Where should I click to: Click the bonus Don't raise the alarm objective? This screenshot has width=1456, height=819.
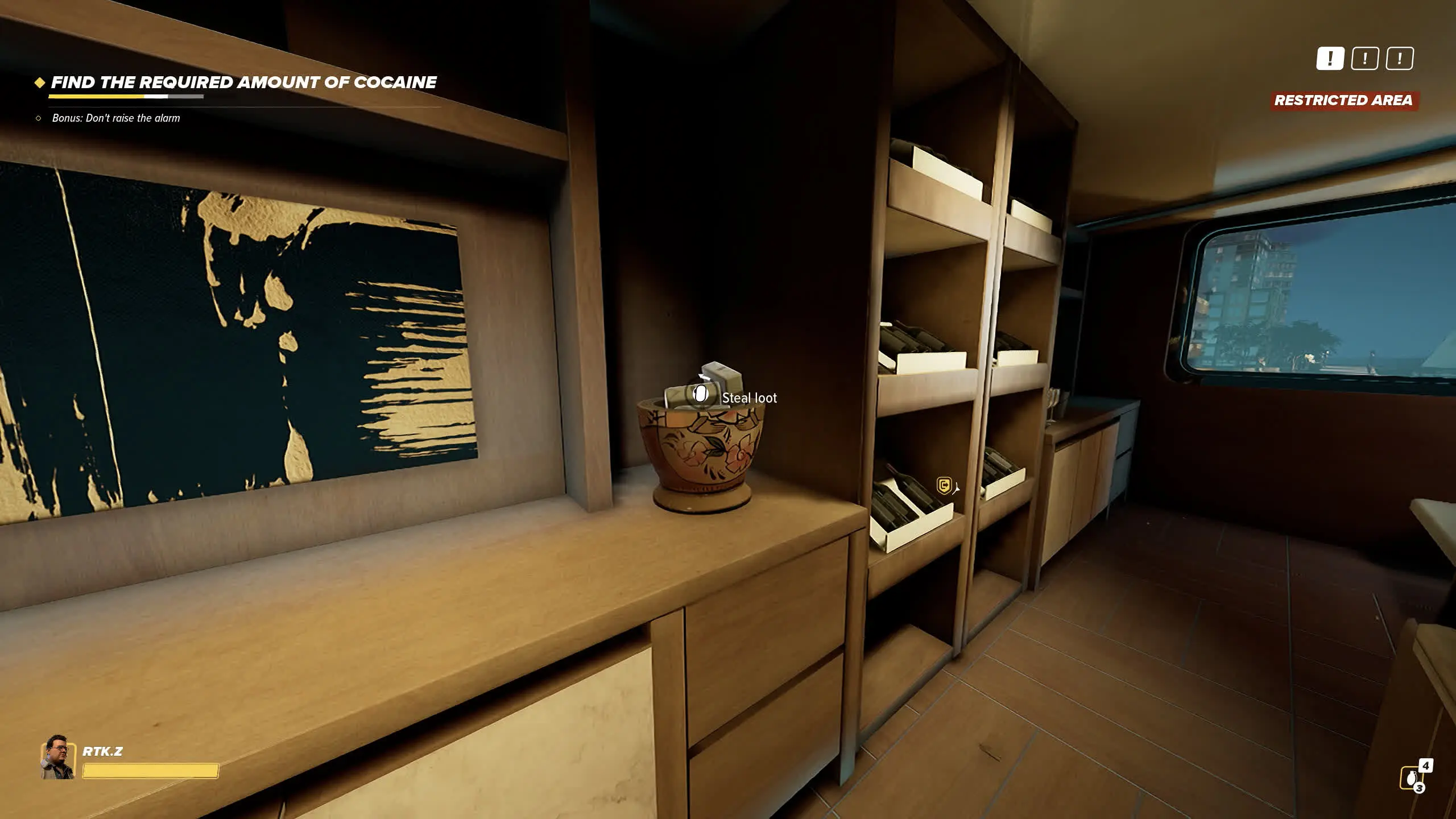point(115,118)
